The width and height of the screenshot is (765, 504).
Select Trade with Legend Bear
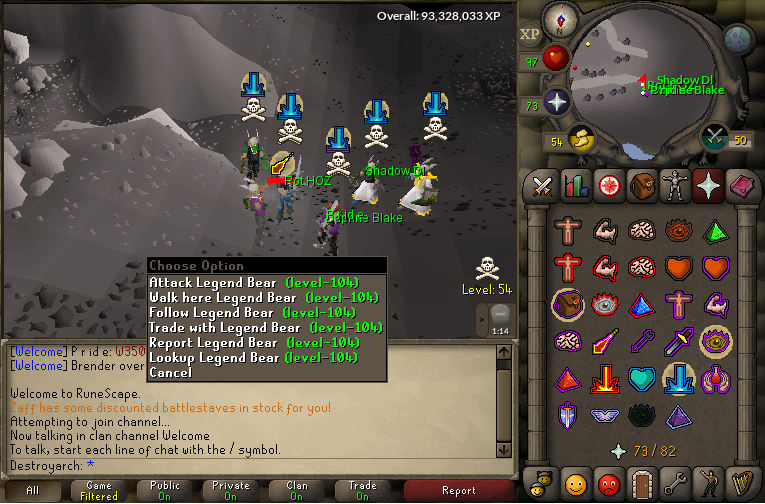coord(265,327)
